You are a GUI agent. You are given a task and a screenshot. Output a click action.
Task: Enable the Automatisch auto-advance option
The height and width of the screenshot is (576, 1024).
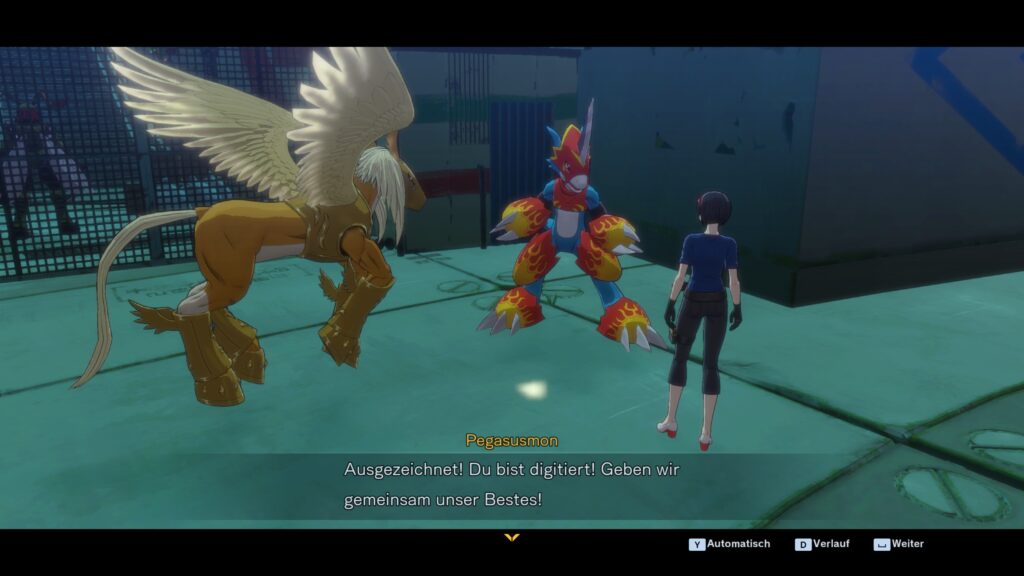point(730,544)
